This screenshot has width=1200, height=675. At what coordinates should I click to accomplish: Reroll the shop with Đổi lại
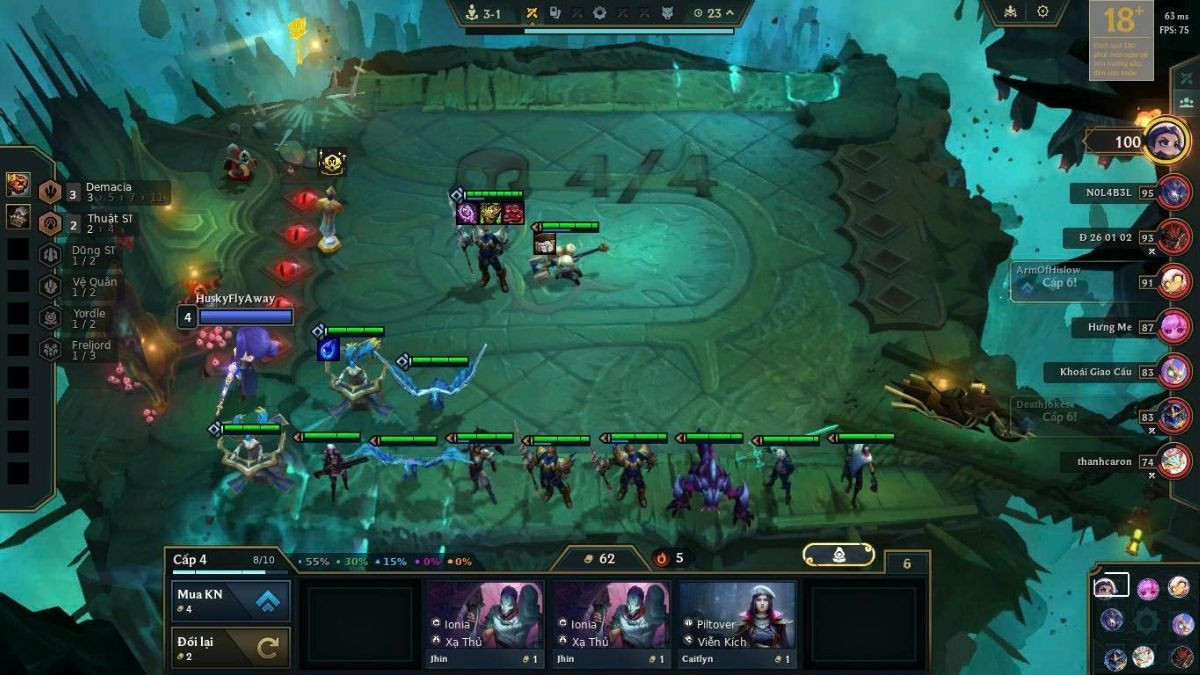click(231, 647)
